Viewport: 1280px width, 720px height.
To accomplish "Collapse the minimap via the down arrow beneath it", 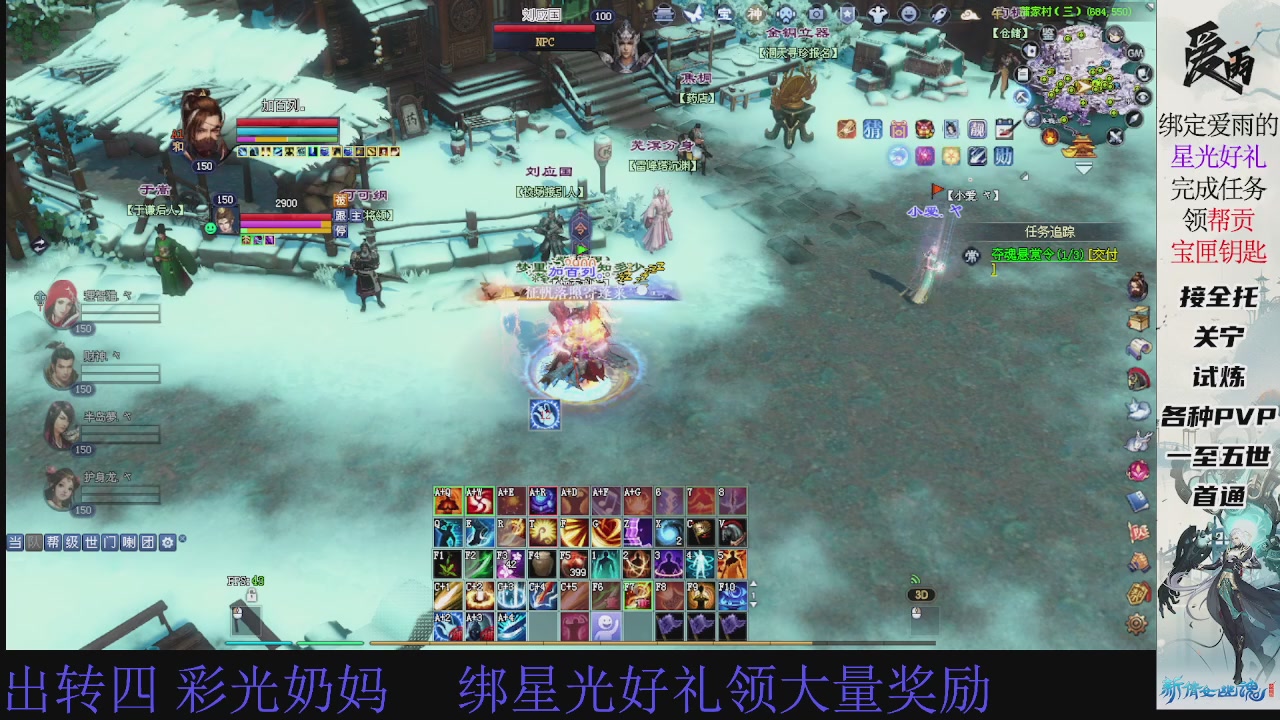I will point(1084,167).
